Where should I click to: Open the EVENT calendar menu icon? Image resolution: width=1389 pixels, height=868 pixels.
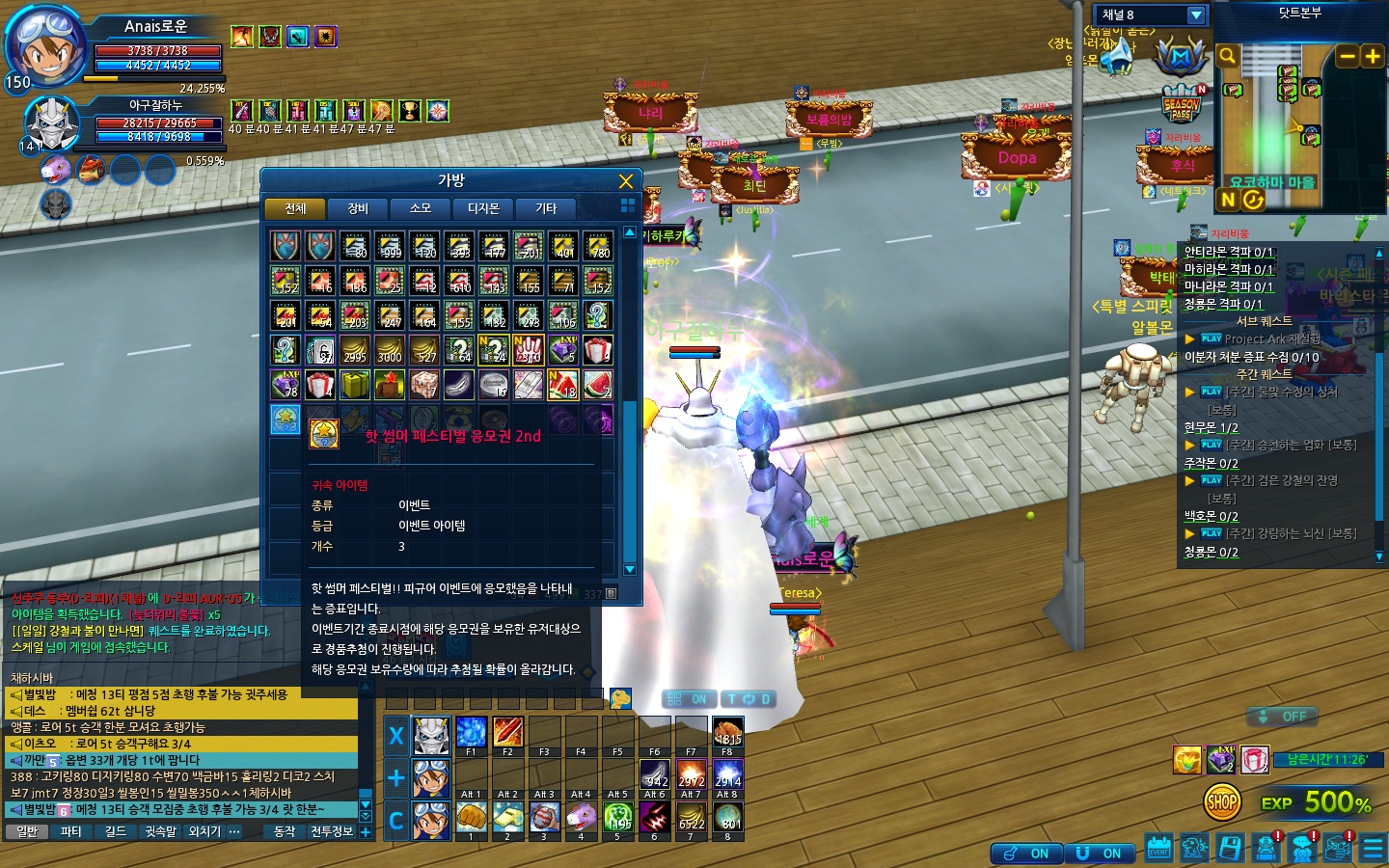click(x=1158, y=849)
